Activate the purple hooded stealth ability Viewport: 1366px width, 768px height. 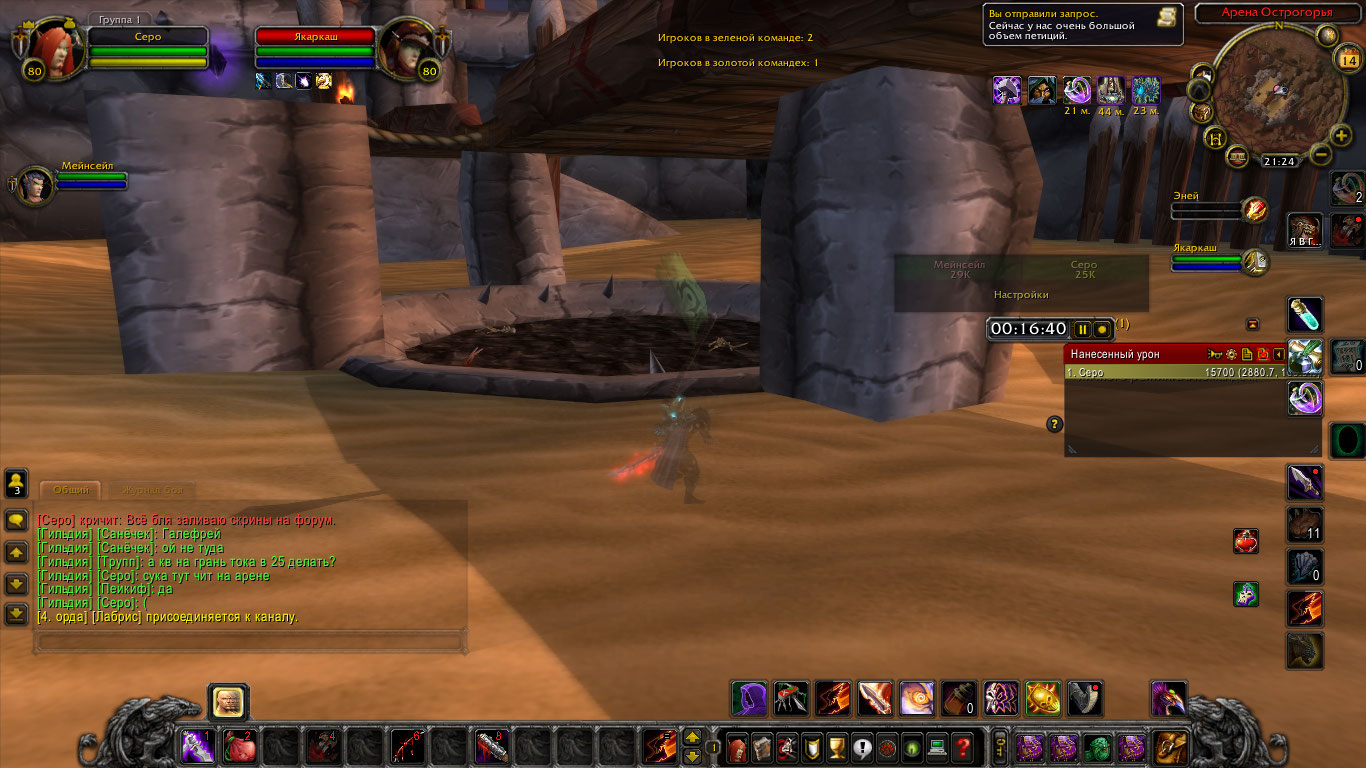[x=749, y=698]
